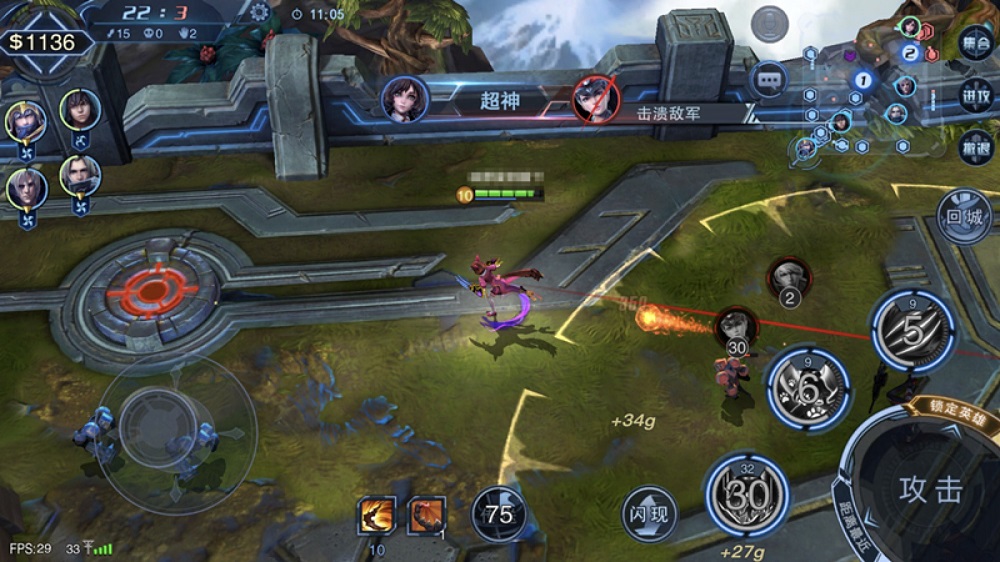Activate the skill showing cooldown 30
Image resolution: width=1000 pixels, height=562 pixels.
pyautogui.click(x=747, y=494)
